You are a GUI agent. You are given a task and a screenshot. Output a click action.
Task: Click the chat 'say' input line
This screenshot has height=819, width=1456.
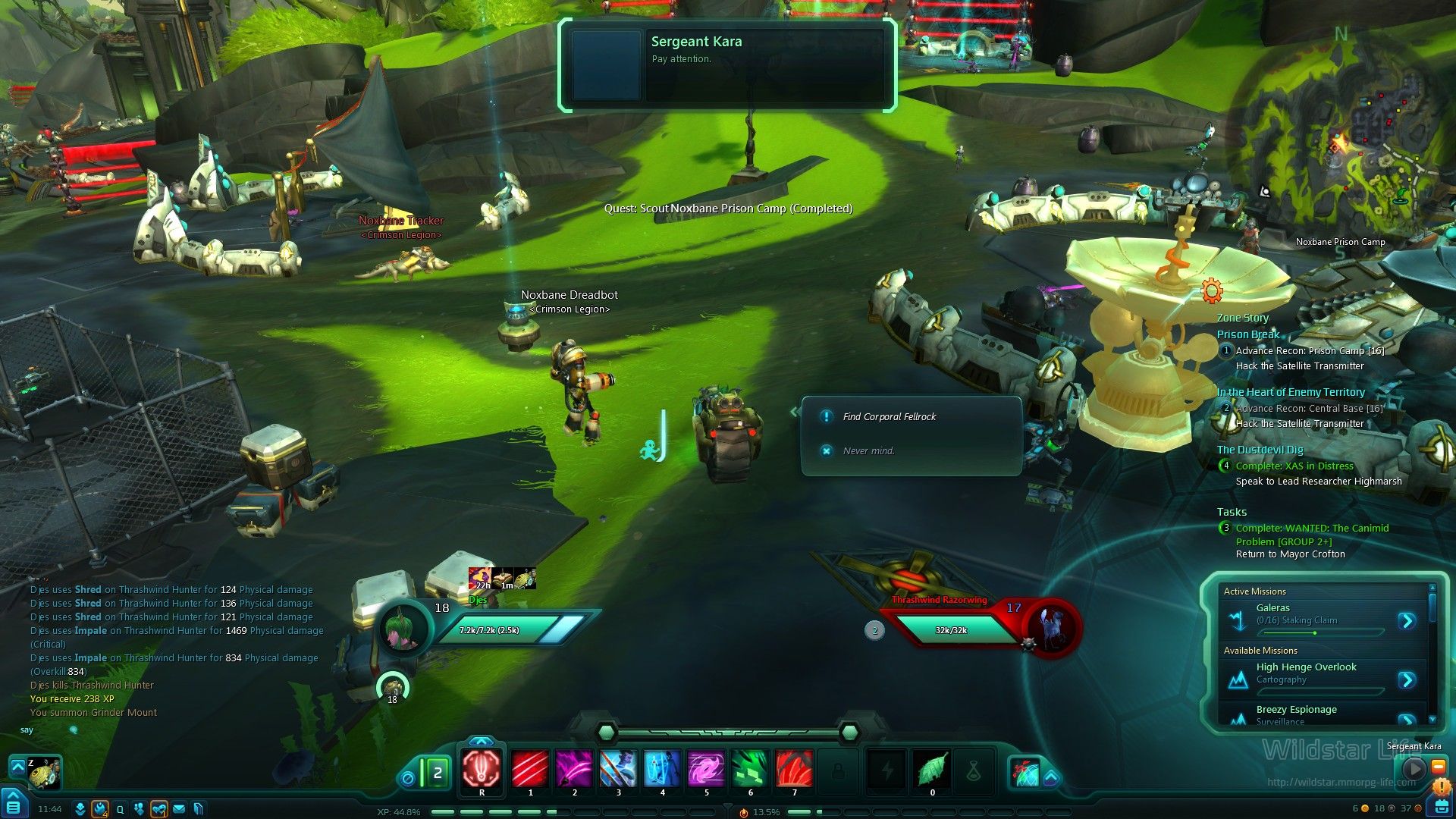coord(152,730)
